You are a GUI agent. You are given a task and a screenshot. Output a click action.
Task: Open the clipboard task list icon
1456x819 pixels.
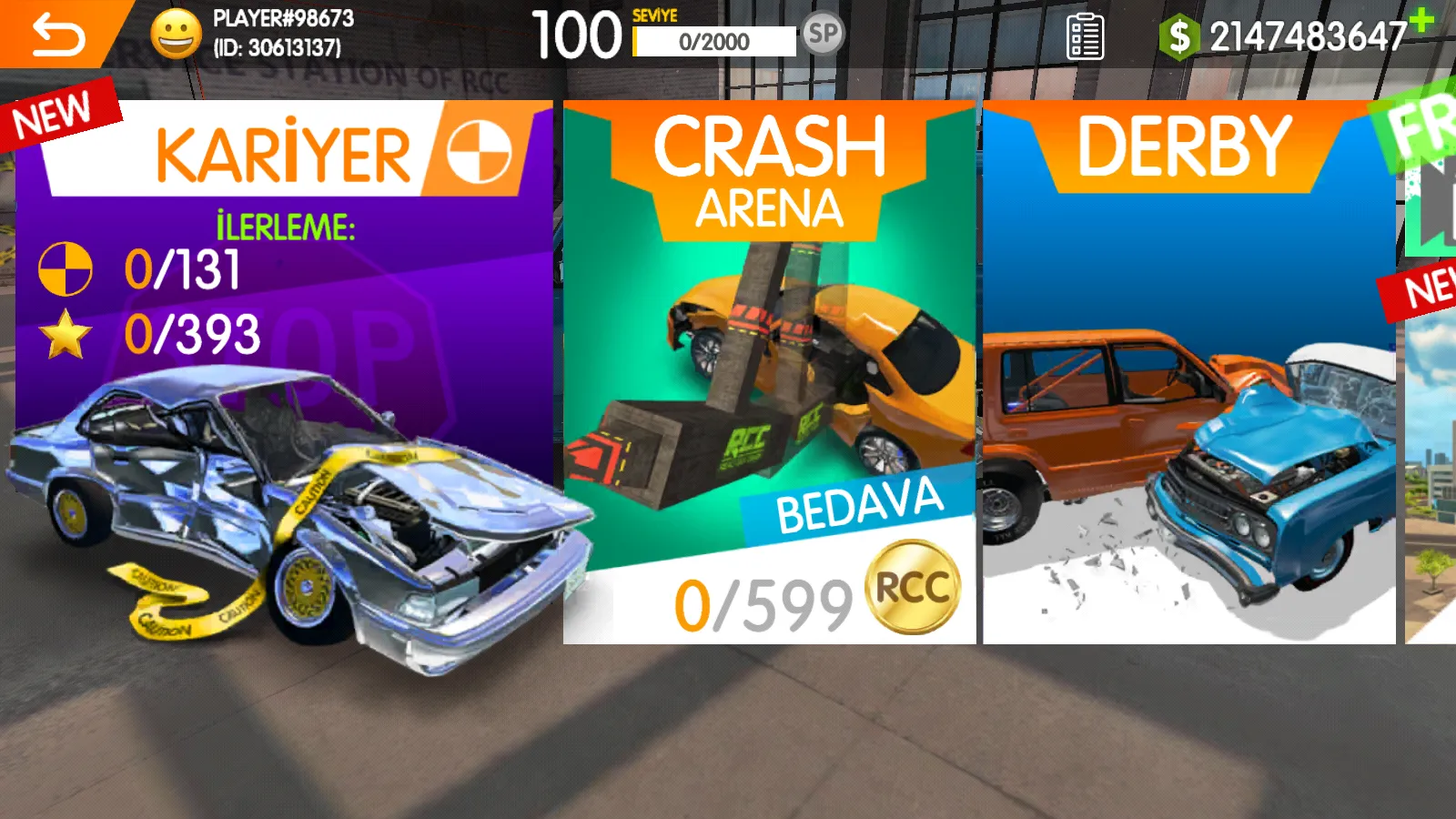(x=1085, y=36)
